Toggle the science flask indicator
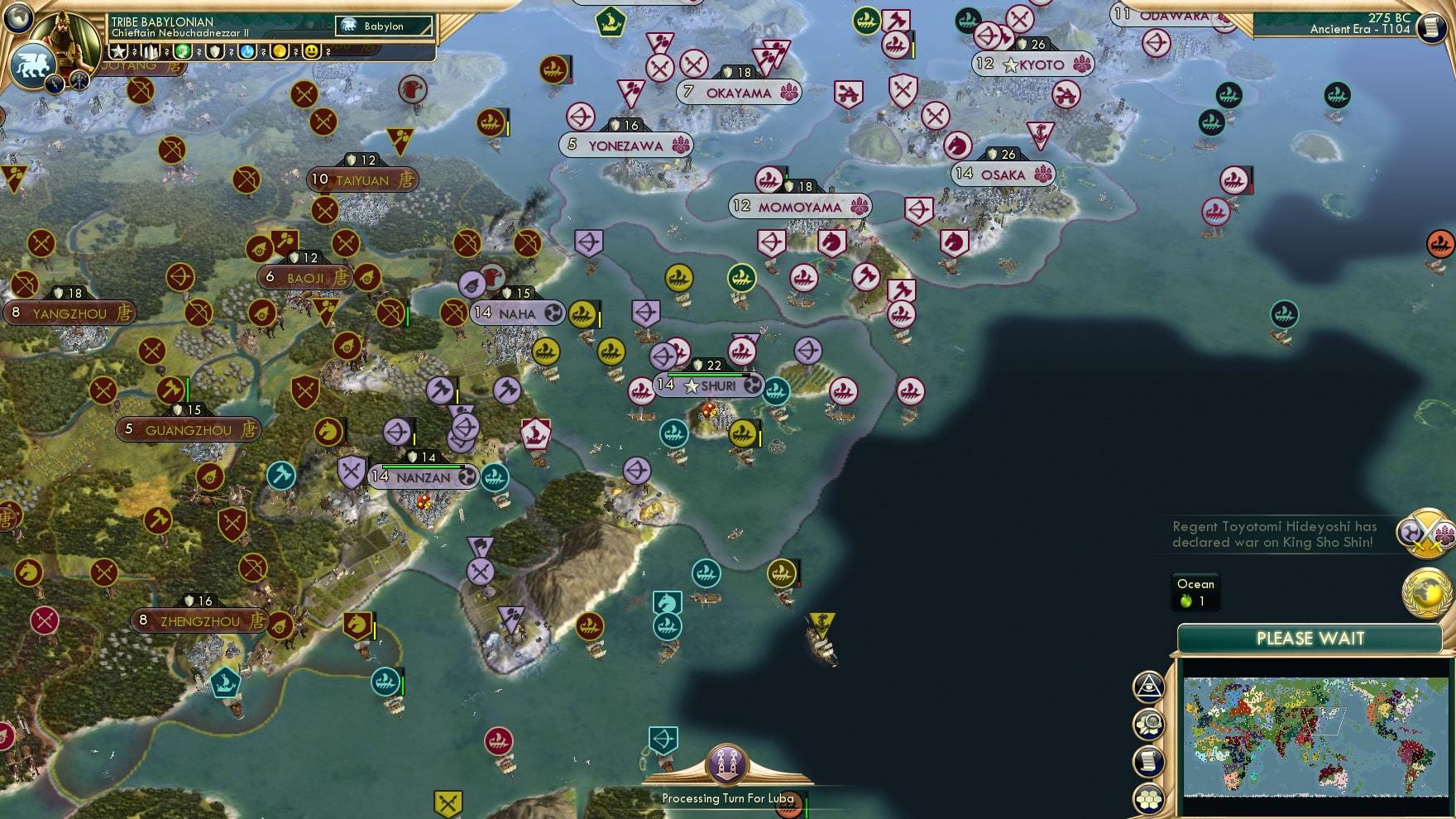 (247, 51)
